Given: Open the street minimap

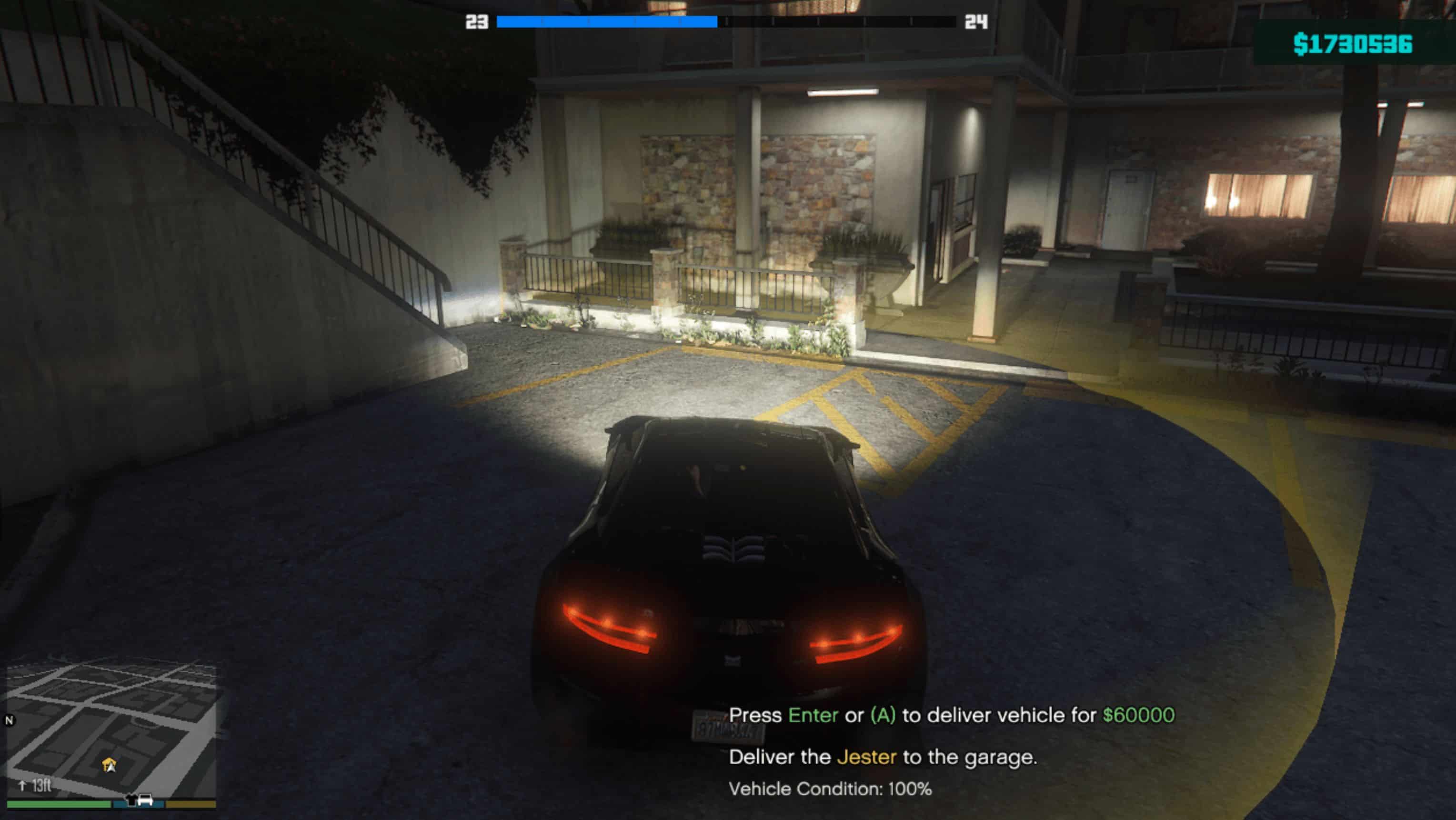Looking at the screenshot, I should coord(111,729).
